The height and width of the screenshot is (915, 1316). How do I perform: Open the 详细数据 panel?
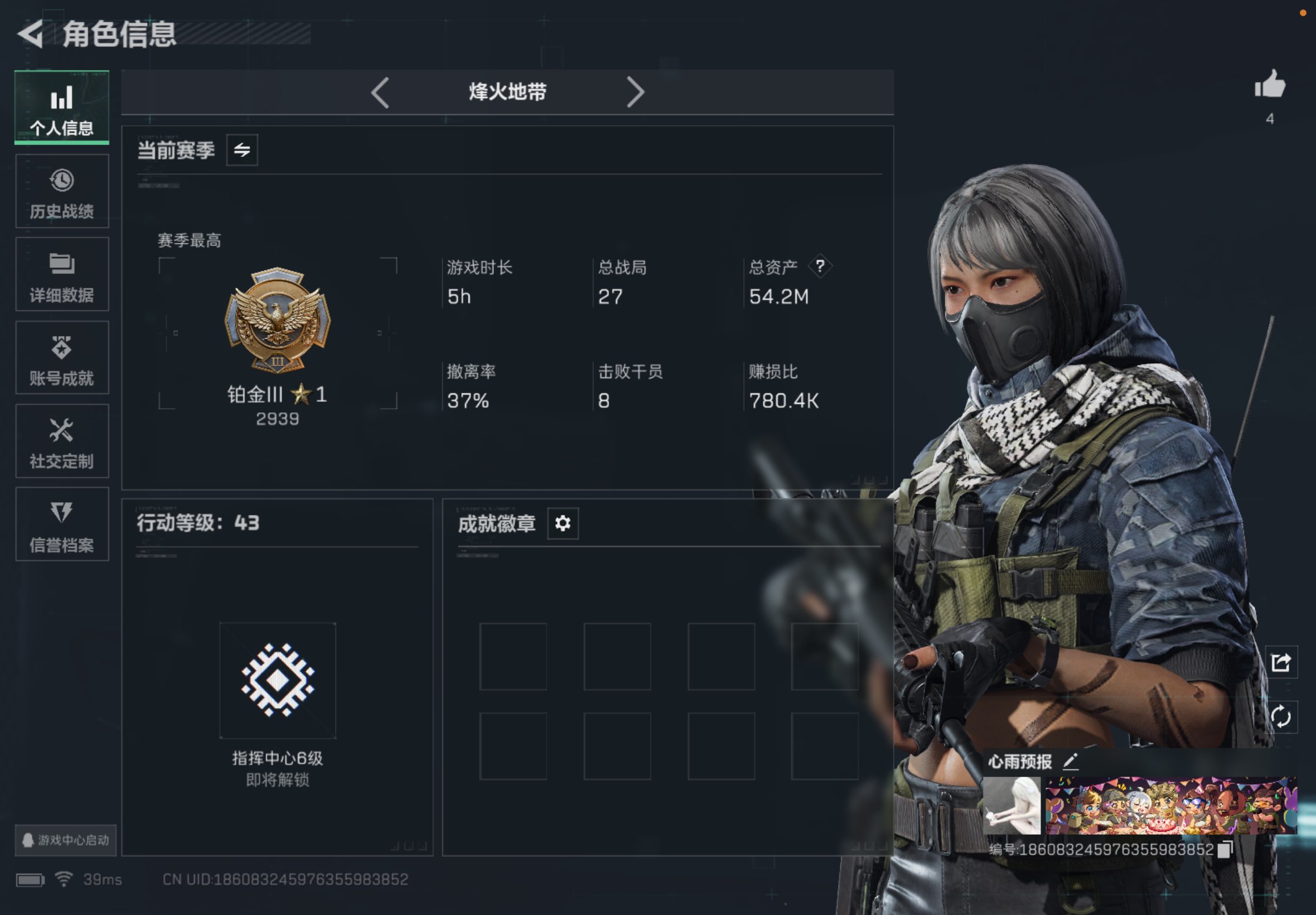click(x=61, y=274)
